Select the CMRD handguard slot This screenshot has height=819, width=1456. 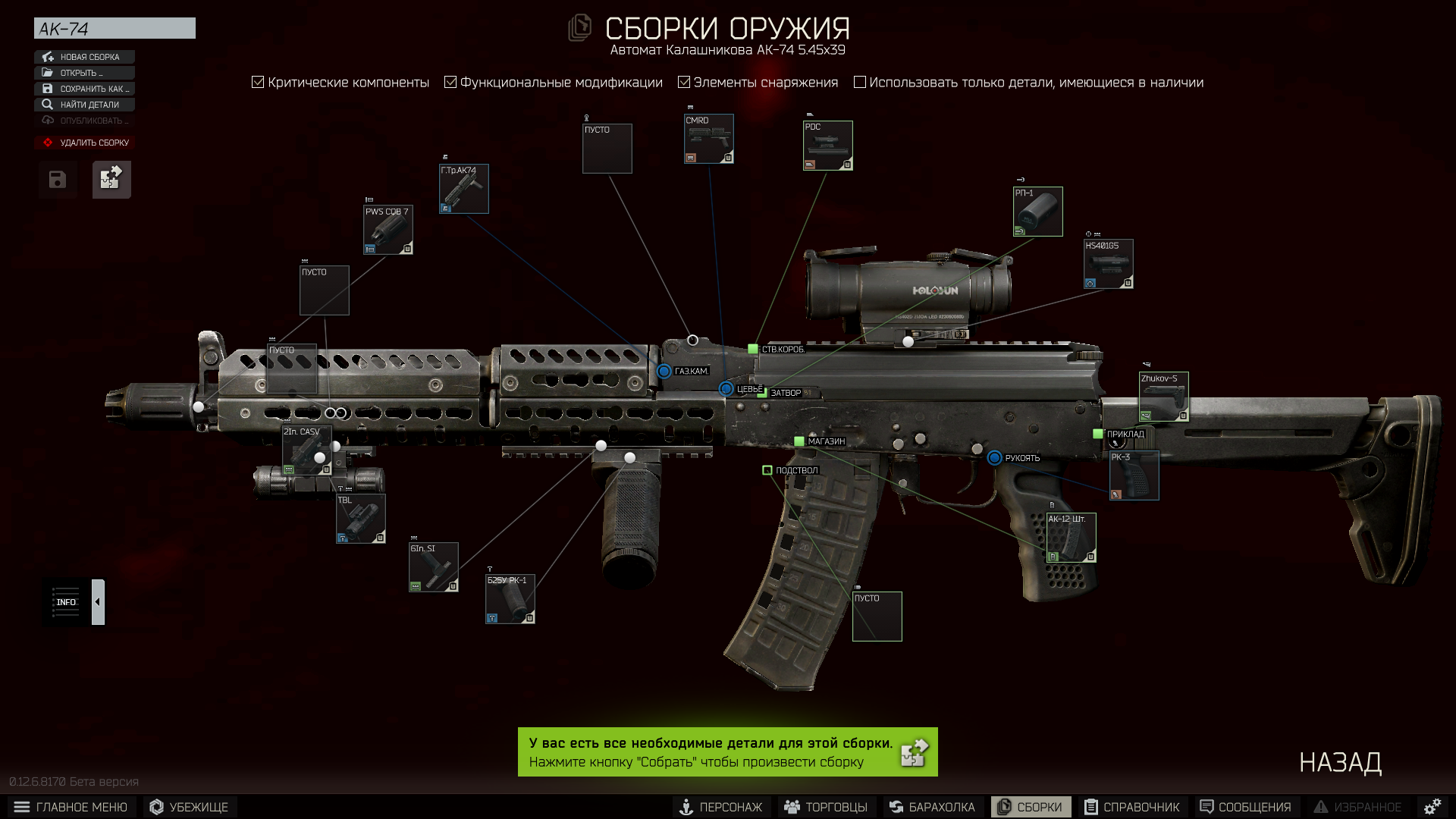[x=709, y=139]
